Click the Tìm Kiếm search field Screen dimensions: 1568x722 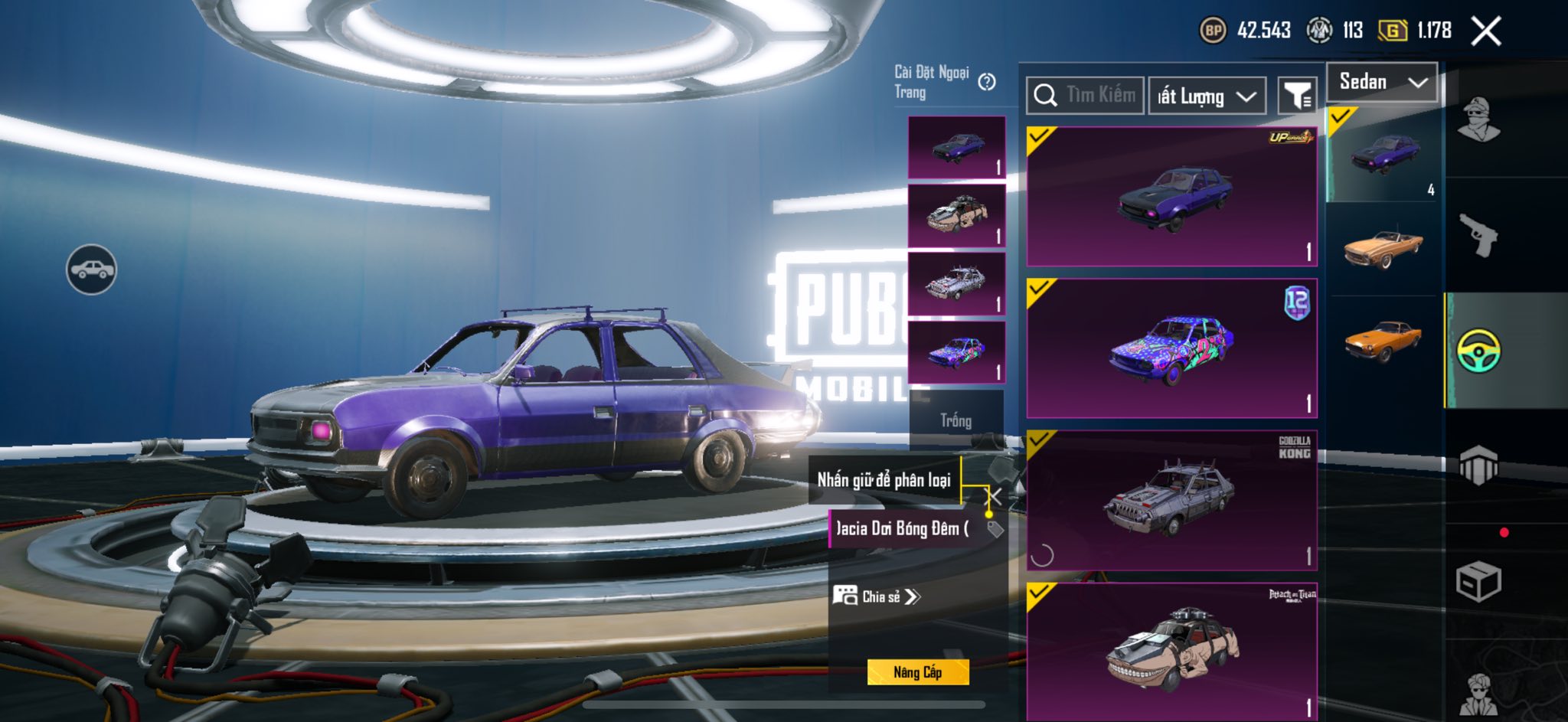click(x=1086, y=96)
